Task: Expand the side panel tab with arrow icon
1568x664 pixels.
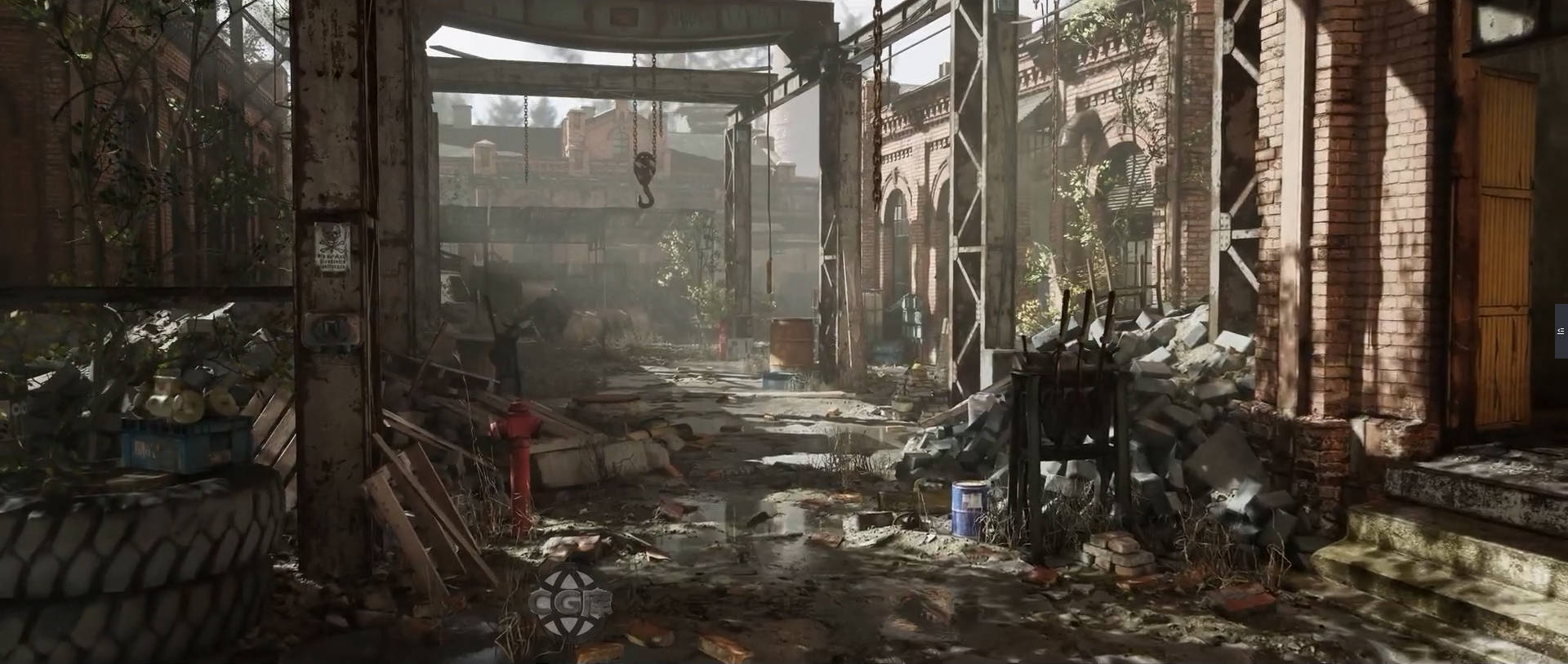Action: click(1561, 331)
